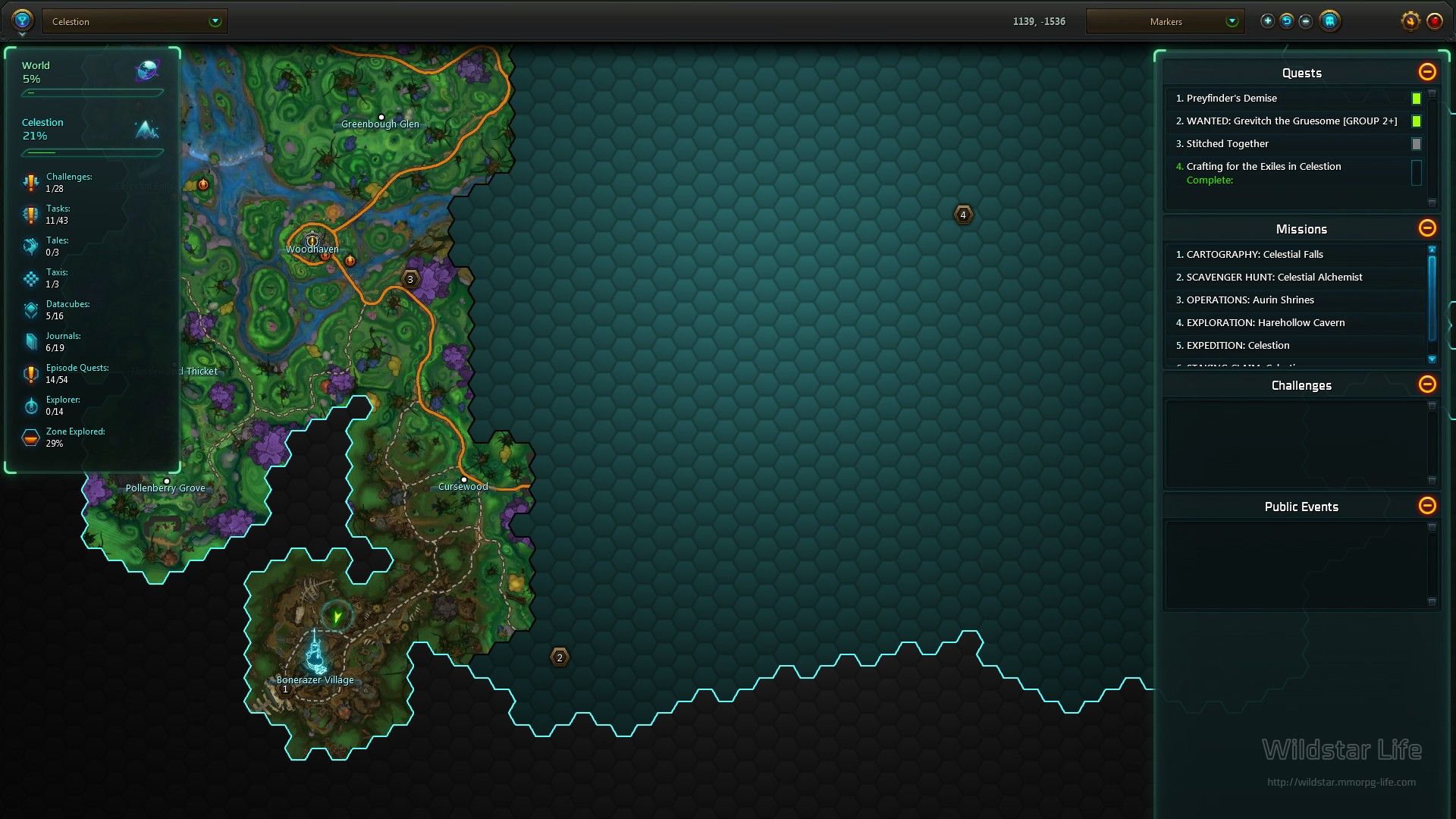Open the Markers filter dropdown
This screenshot has height=819, width=1456.
(x=1166, y=21)
